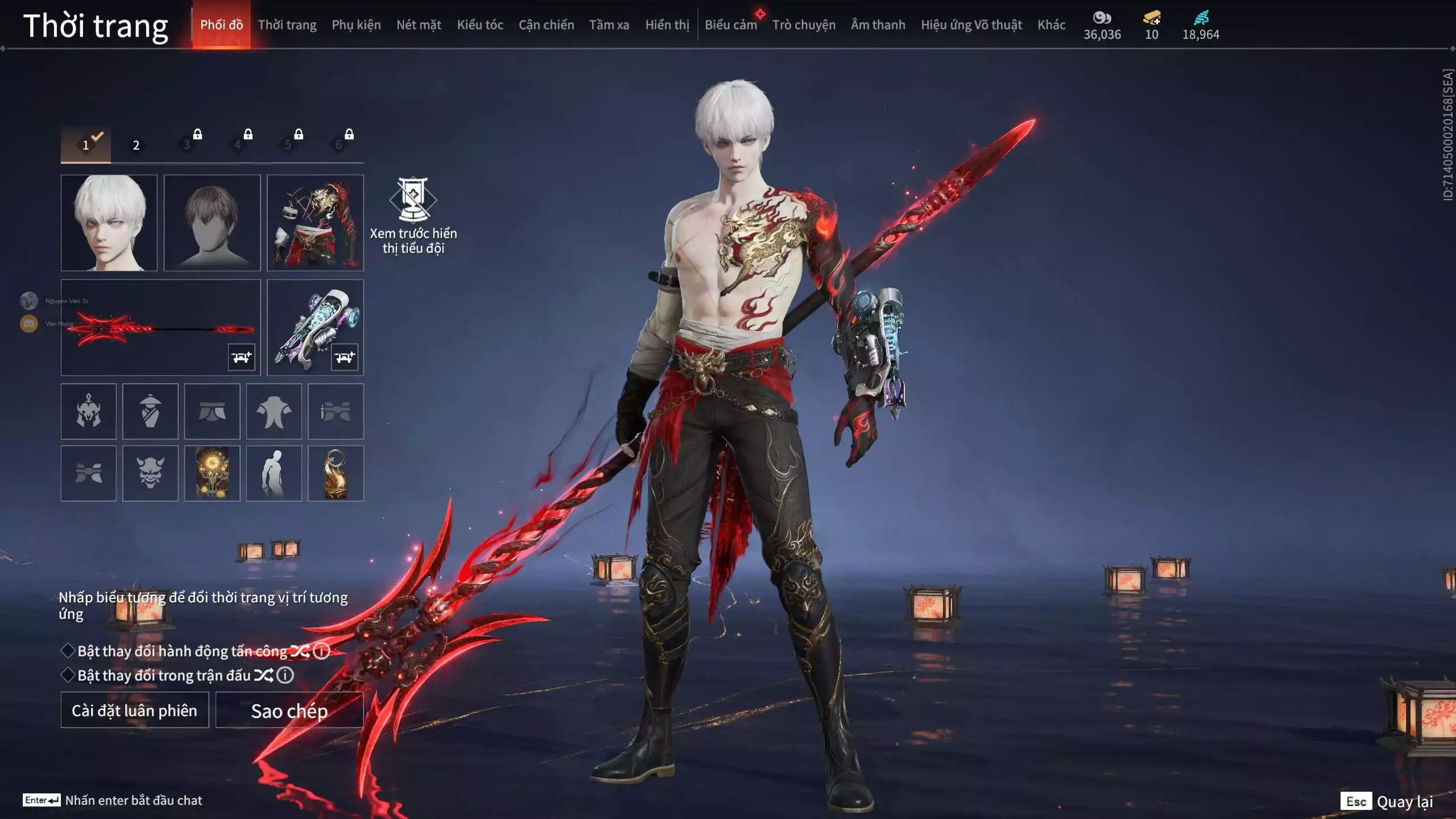Toggle Bật thay đổi hành động tấn công
The height and width of the screenshot is (819, 1456).
click(68, 651)
